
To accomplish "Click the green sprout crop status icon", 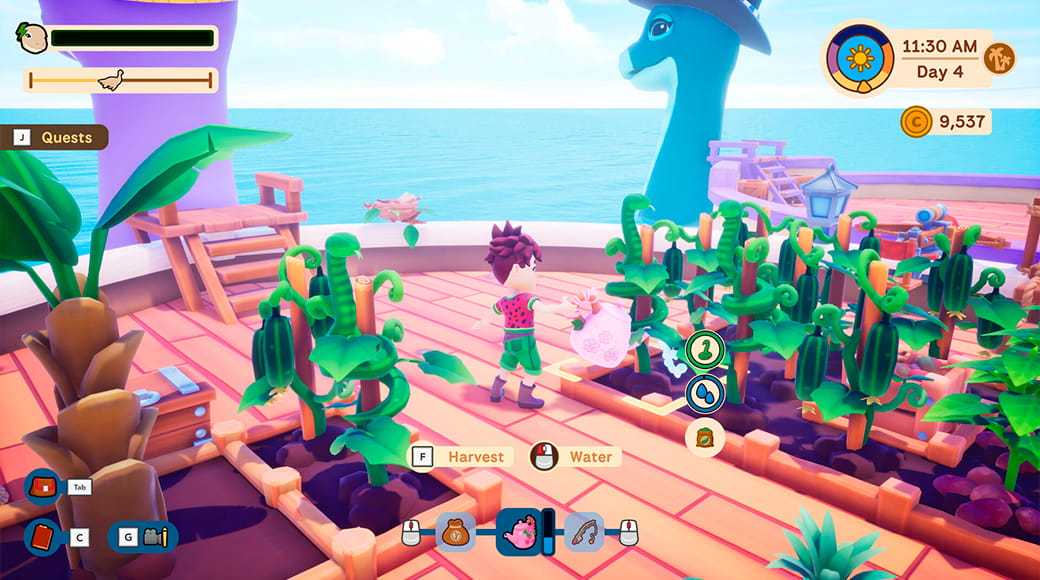I will (x=705, y=349).
